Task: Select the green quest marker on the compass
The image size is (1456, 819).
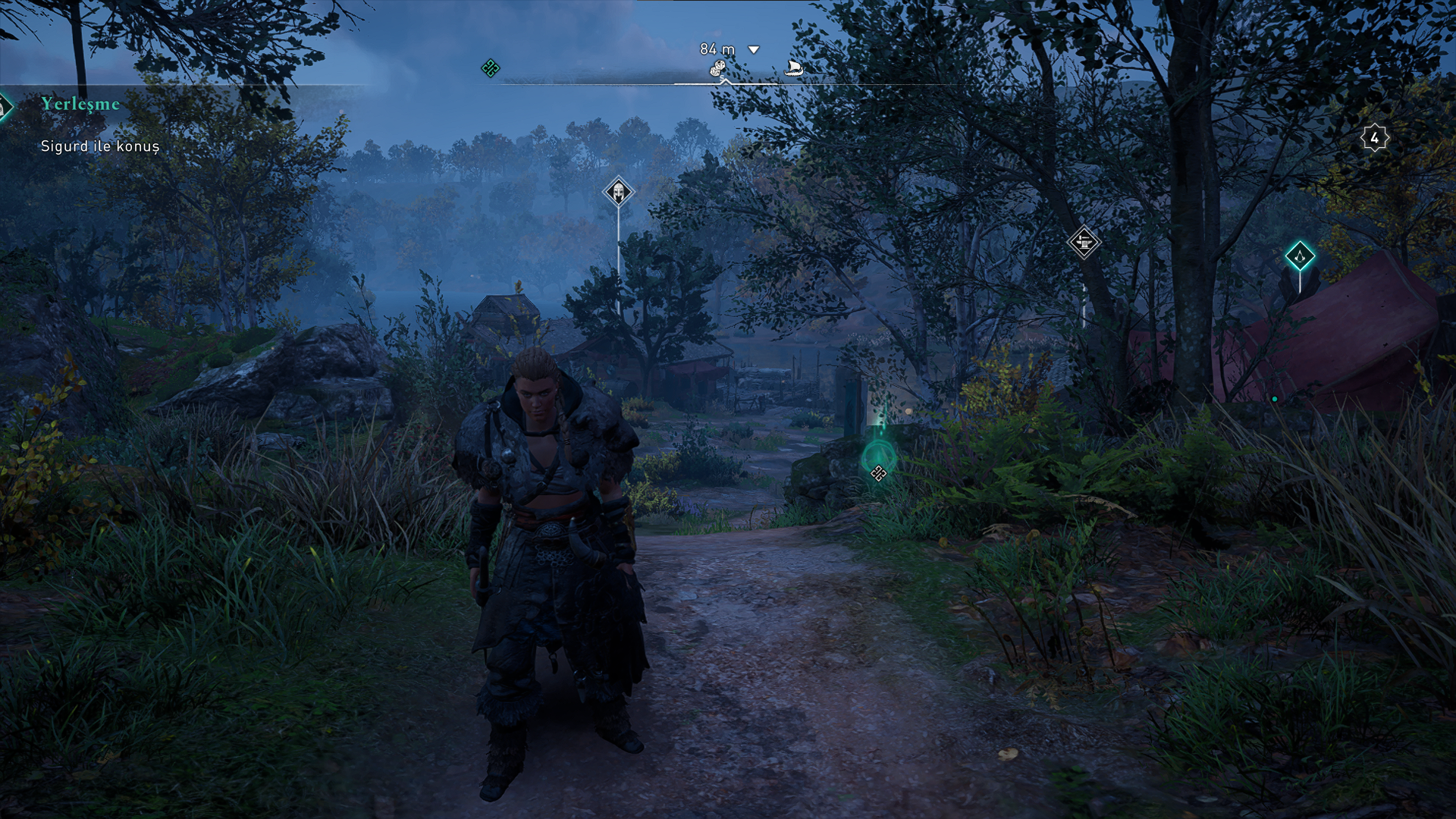Action: [x=491, y=68]
